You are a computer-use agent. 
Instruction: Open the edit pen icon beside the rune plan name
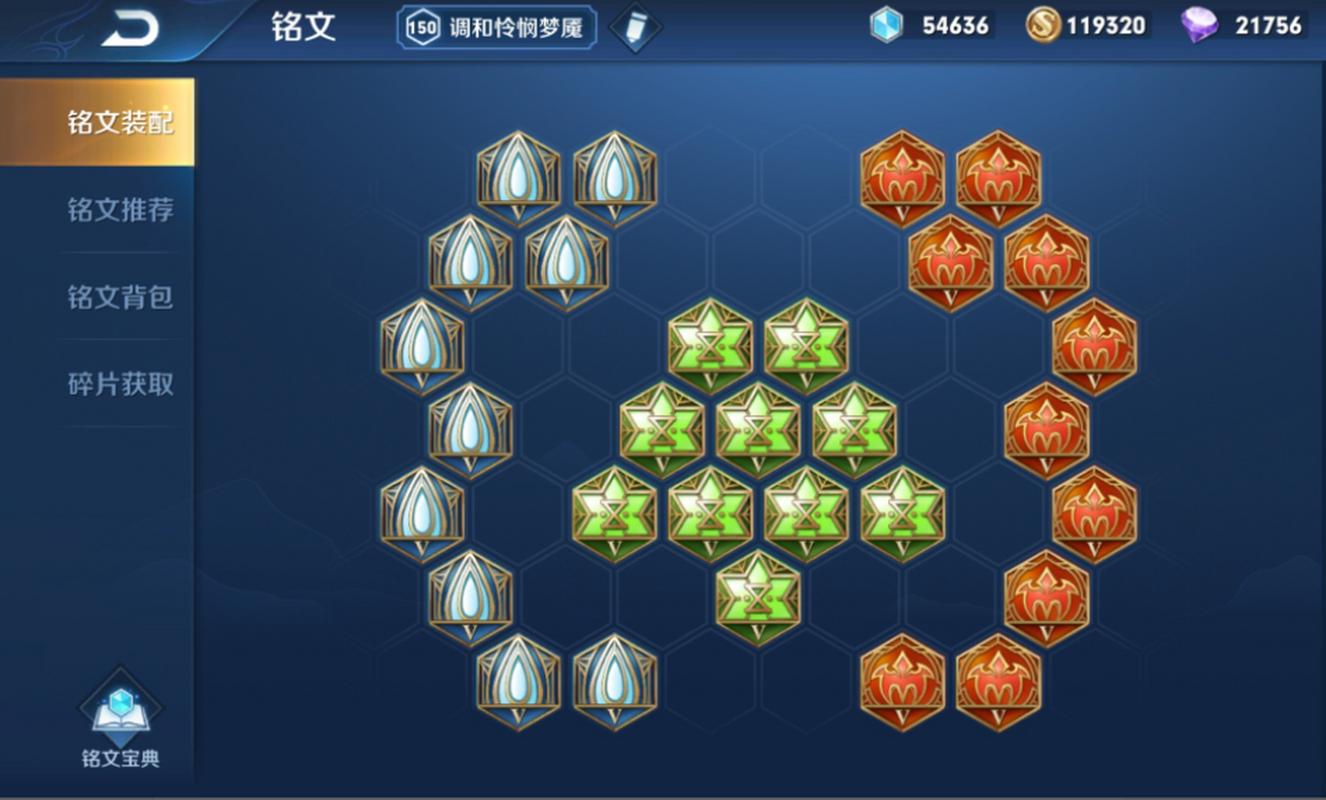click(636, 26)
